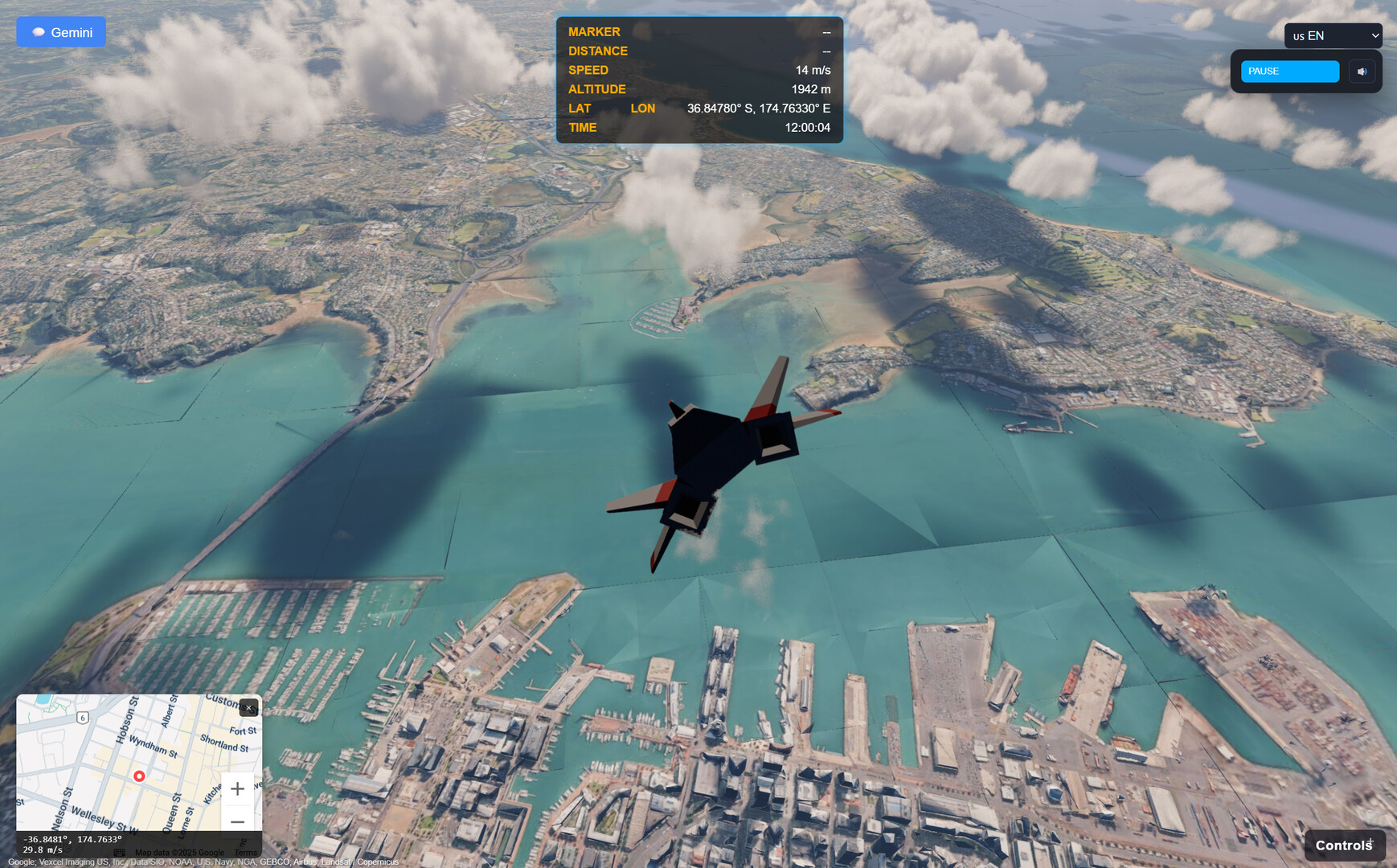Open the minimap Terms link

(246, 853)
